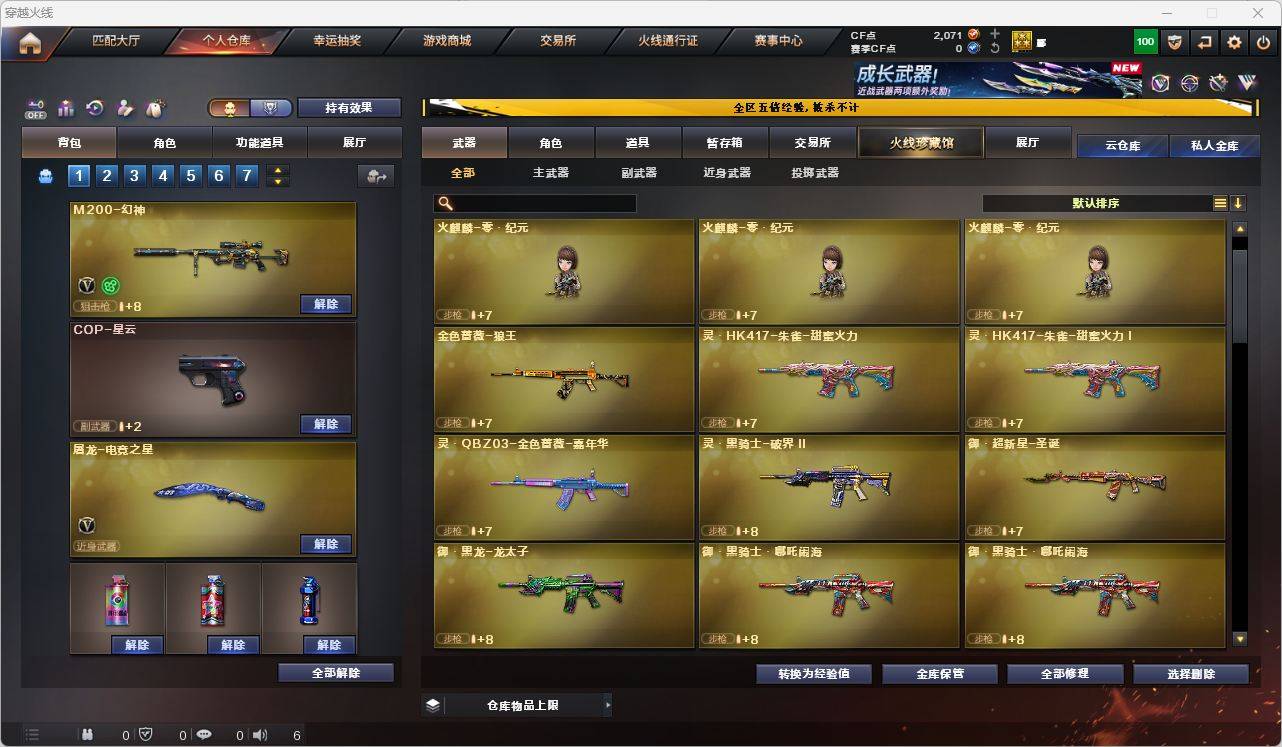Click the settings gear icon top right

click(x=1234, y=42)
